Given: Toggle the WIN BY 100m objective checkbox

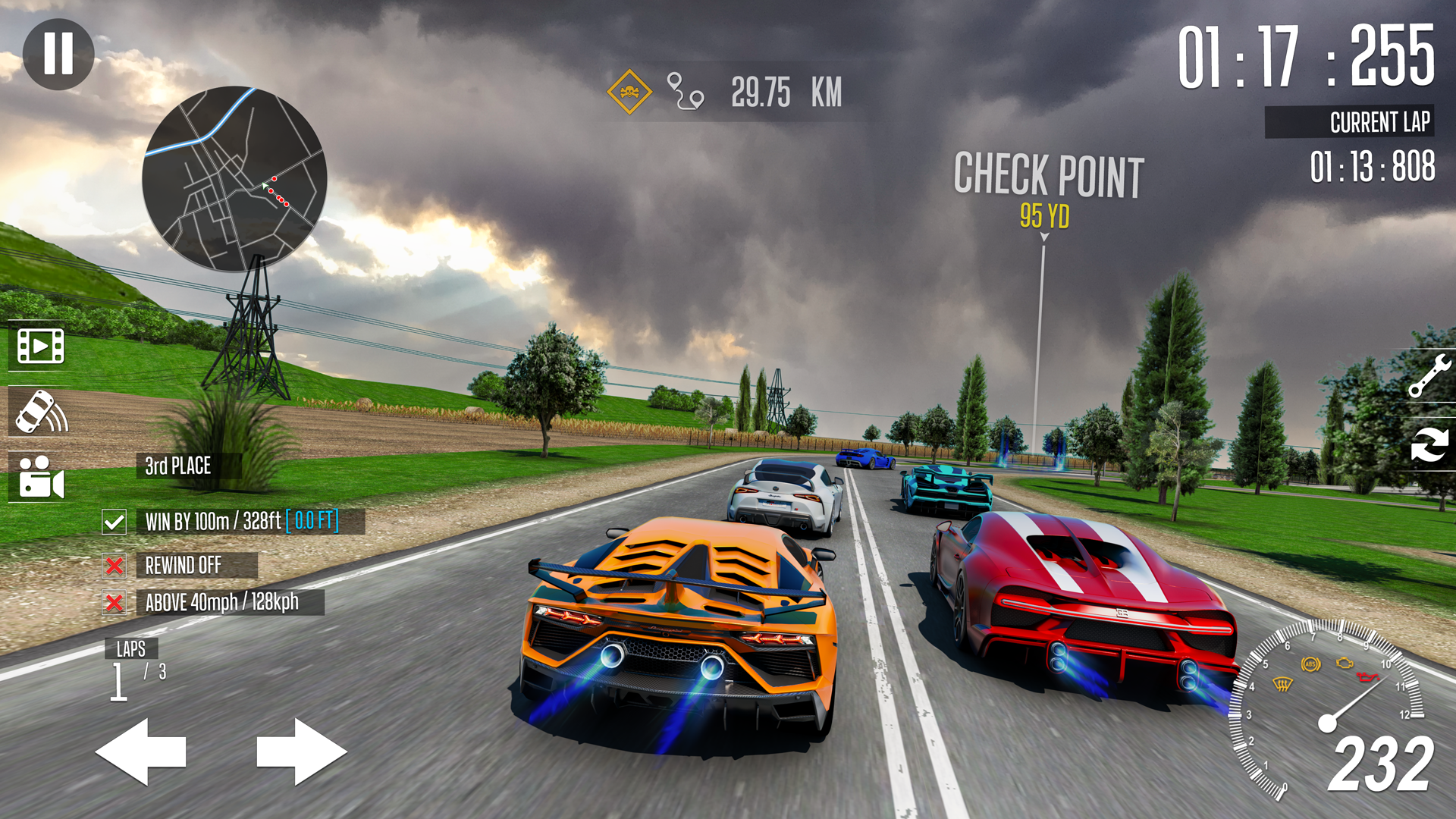Looking at the screenshot, I should [x=115, y=522].
